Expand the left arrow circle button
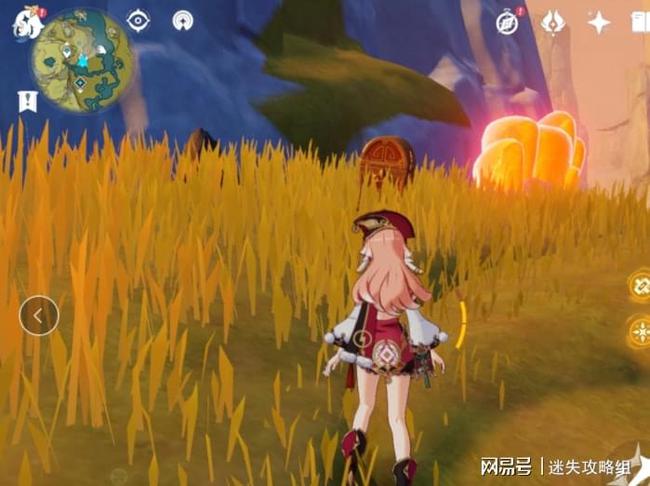The image size is (650, 486). [x=39, y=316]
